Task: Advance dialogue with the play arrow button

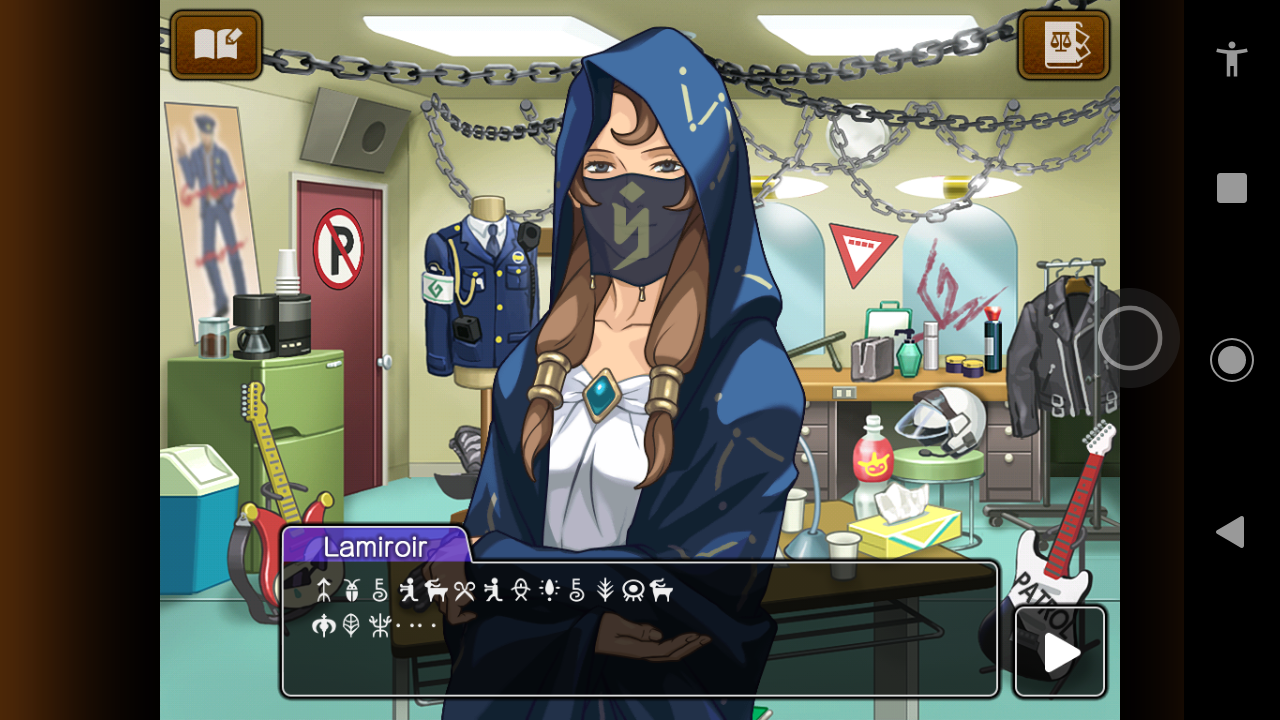Action: (1060, 652)
